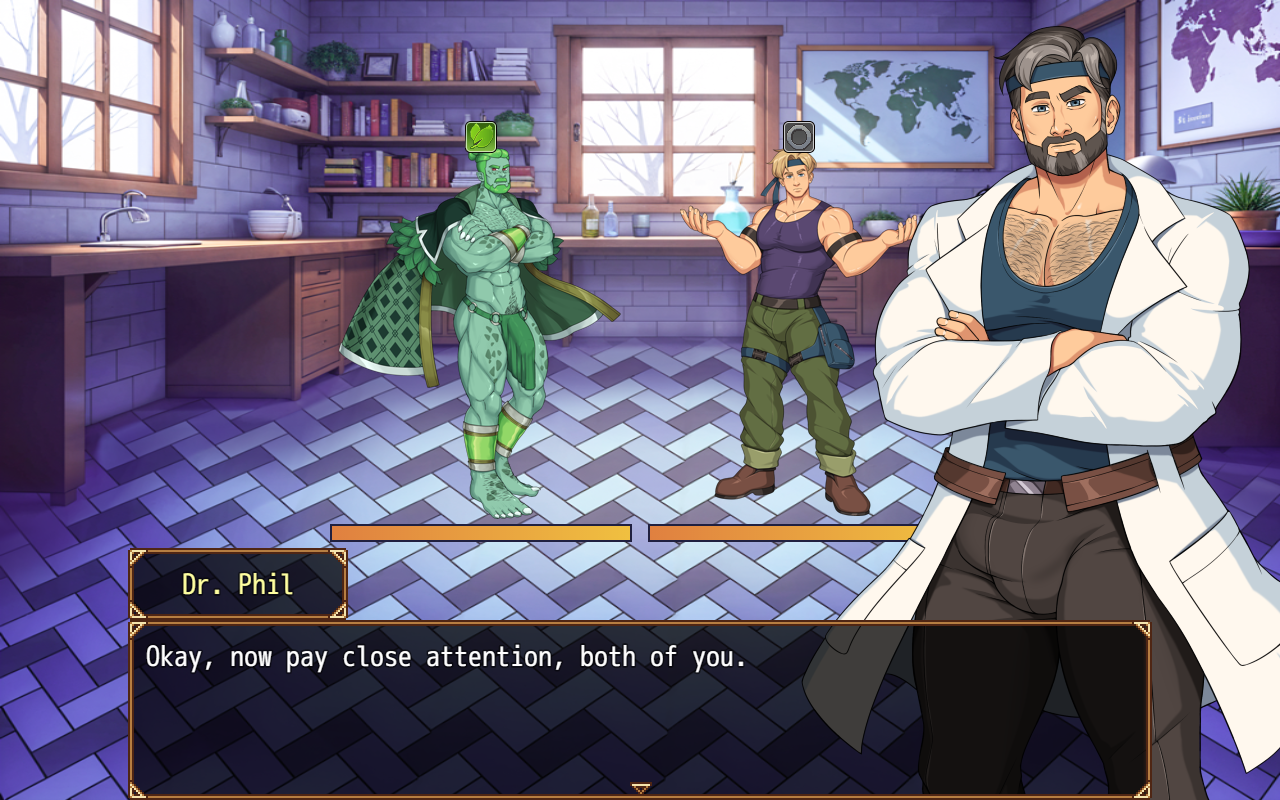1280x800 pixels.
Task: Click the Dr. Phil name plate
Action: (237, 585)
